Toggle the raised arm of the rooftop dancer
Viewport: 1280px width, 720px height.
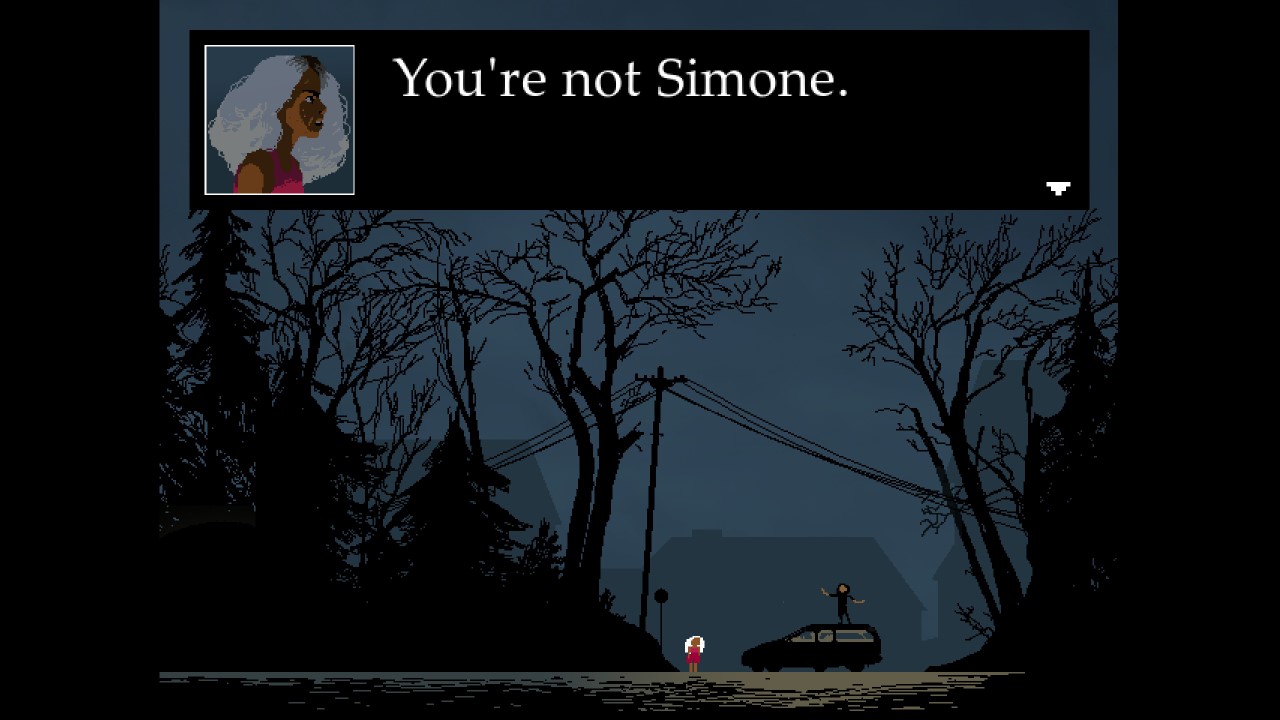click(824, 590)
